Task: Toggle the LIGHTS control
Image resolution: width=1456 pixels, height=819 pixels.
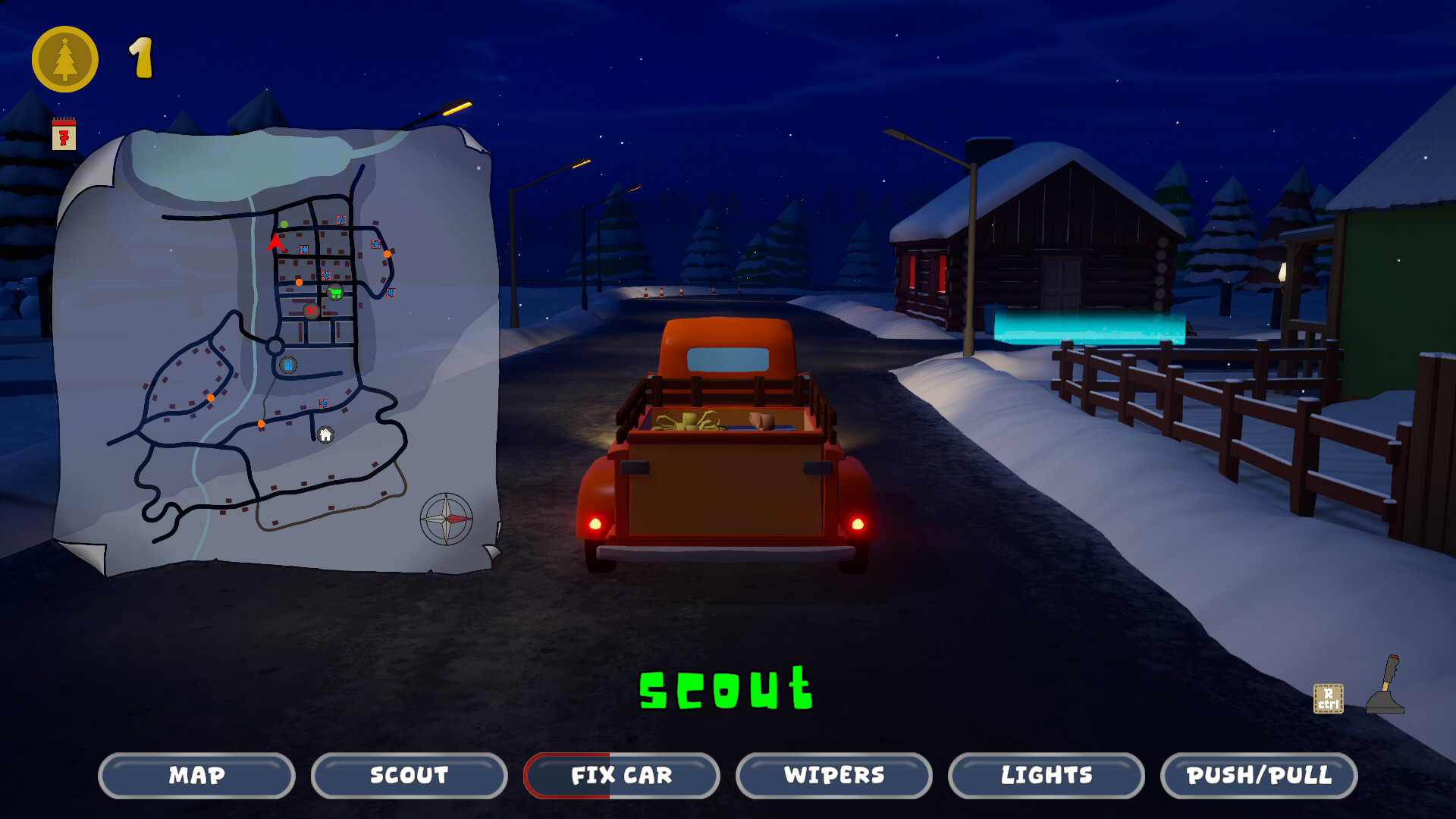Action: (x=1046, y=776)
